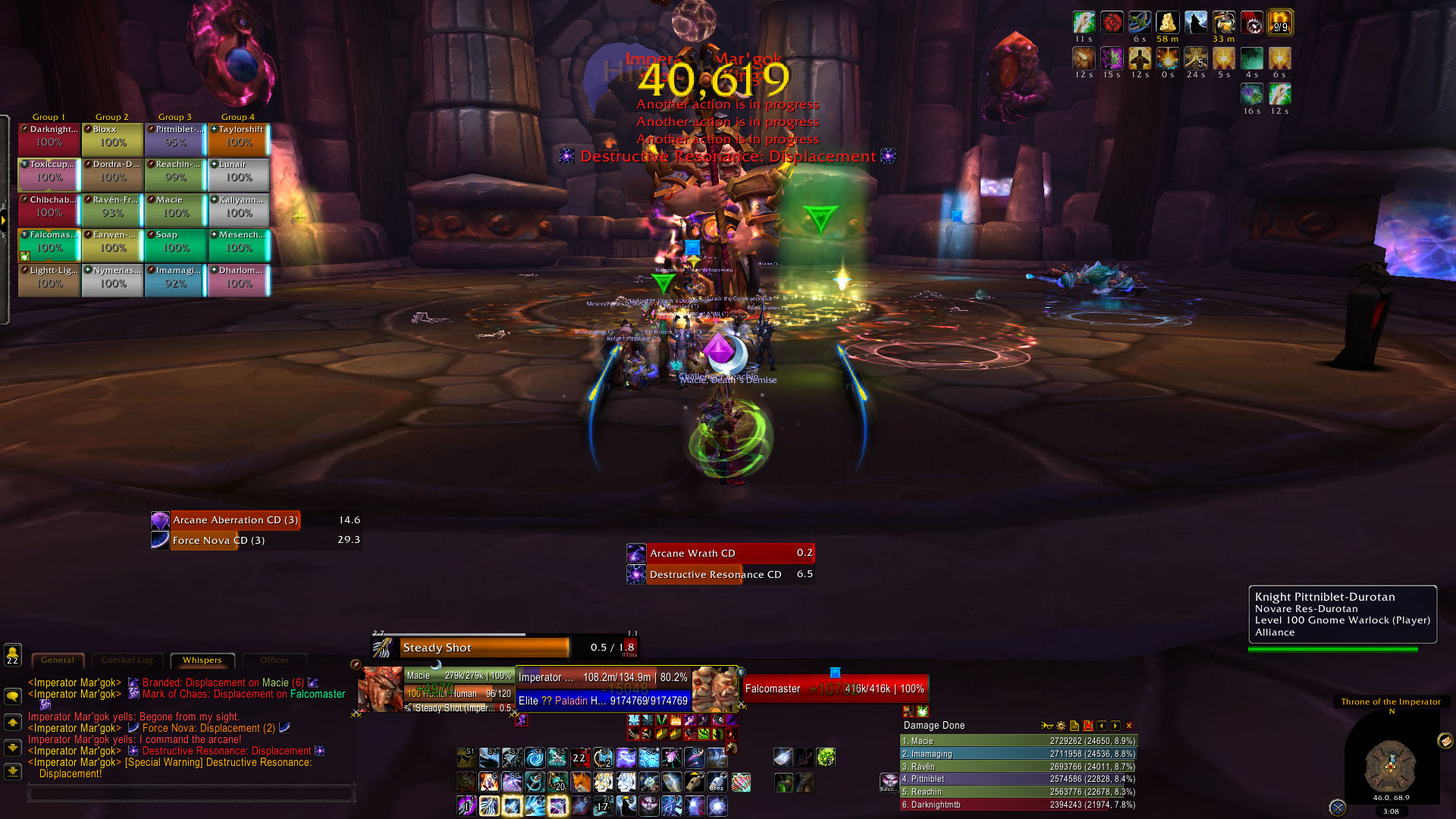Open the social button showing 22
Image resolution: width=1456 pixels, height=819 pixels.
[13, 655]
